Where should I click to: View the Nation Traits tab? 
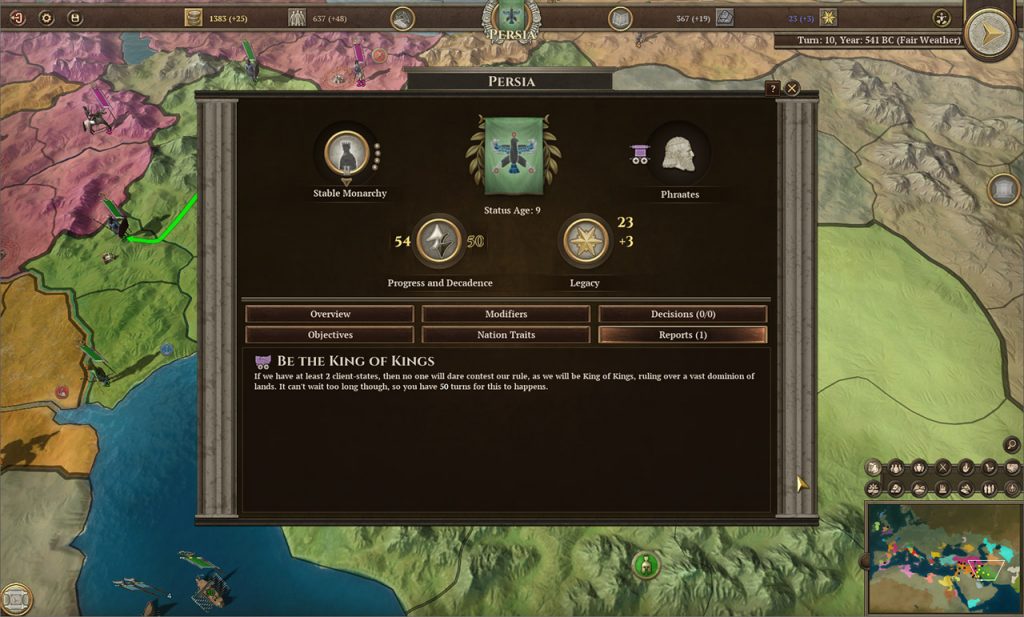coord(506,335)
